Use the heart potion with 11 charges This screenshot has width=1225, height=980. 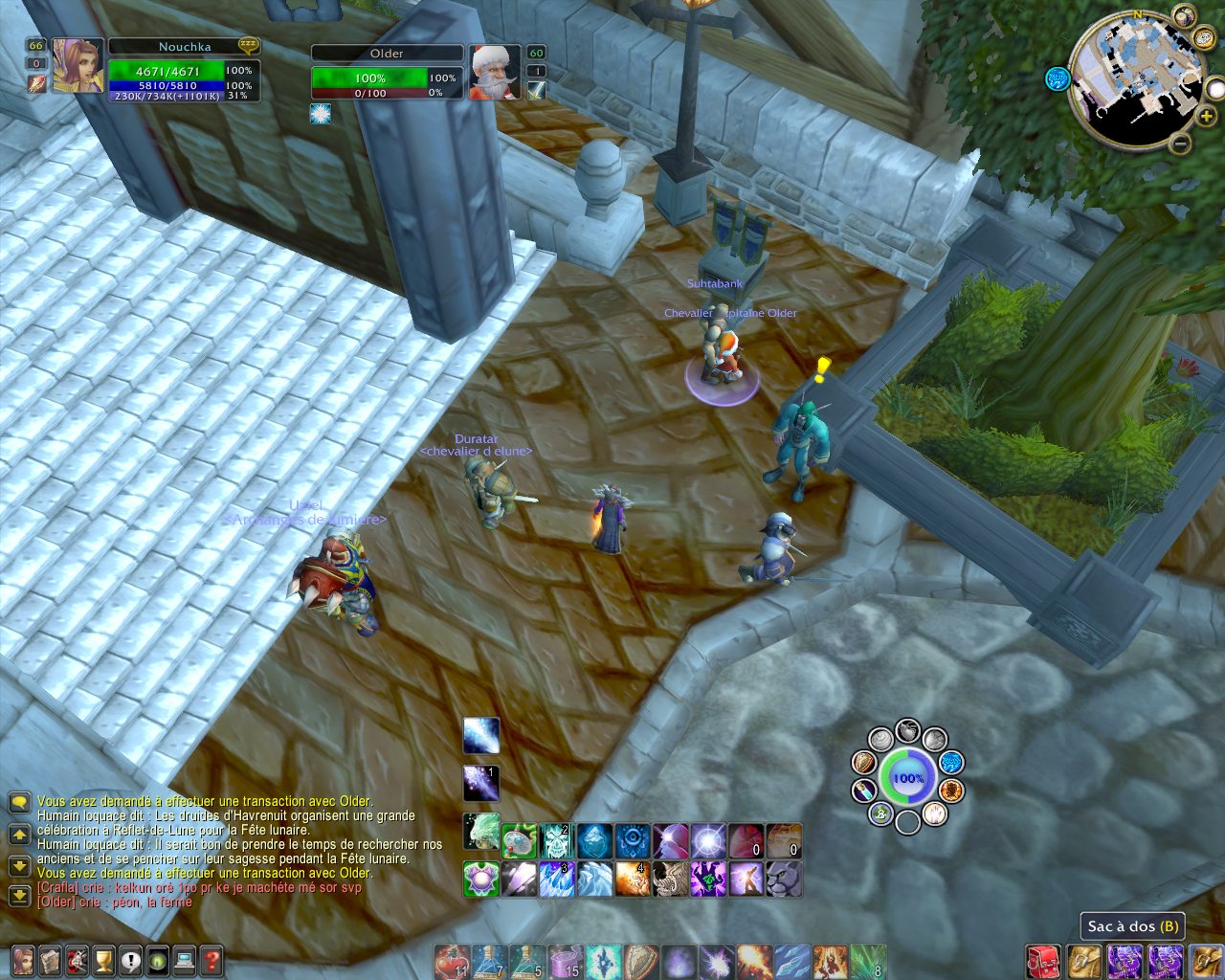[x=451, y=961]
